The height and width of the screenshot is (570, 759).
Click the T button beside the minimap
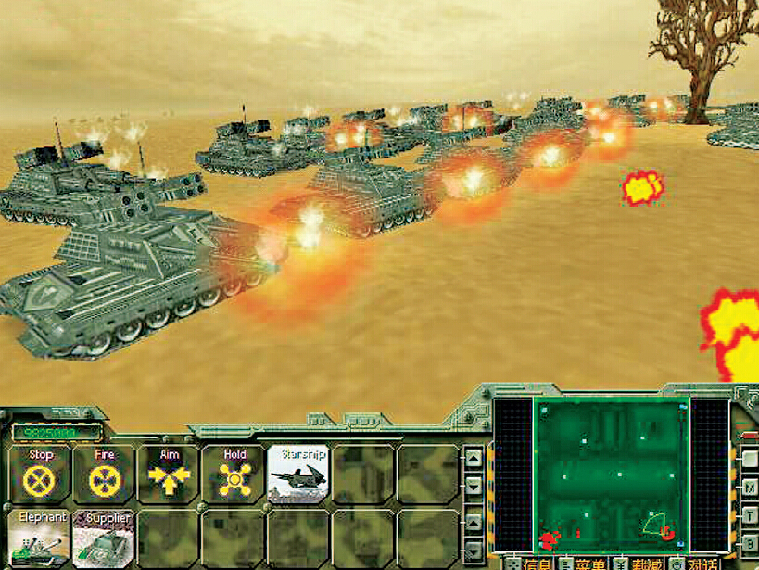point(747,516)
